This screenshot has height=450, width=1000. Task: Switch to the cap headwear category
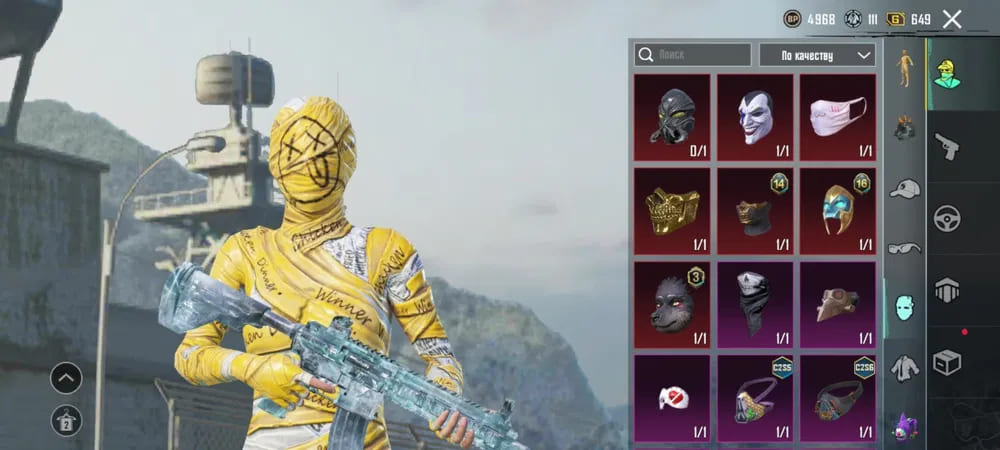point(905,188)
